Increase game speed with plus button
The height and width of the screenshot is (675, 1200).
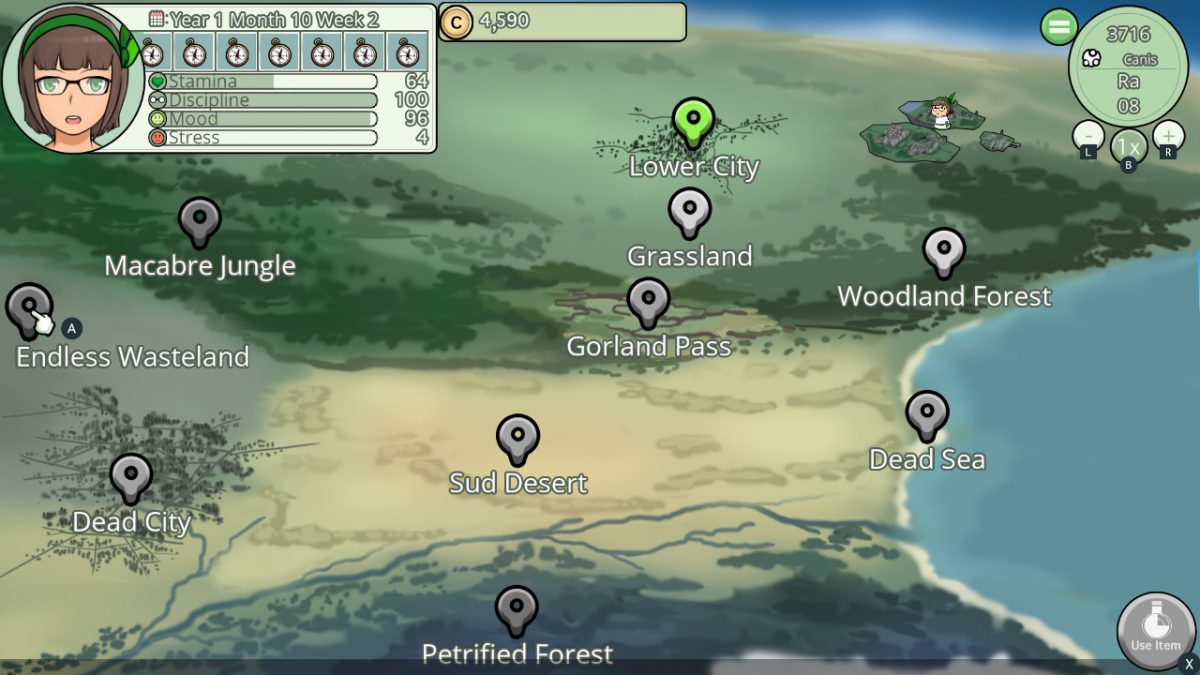tap(1168, 135)
